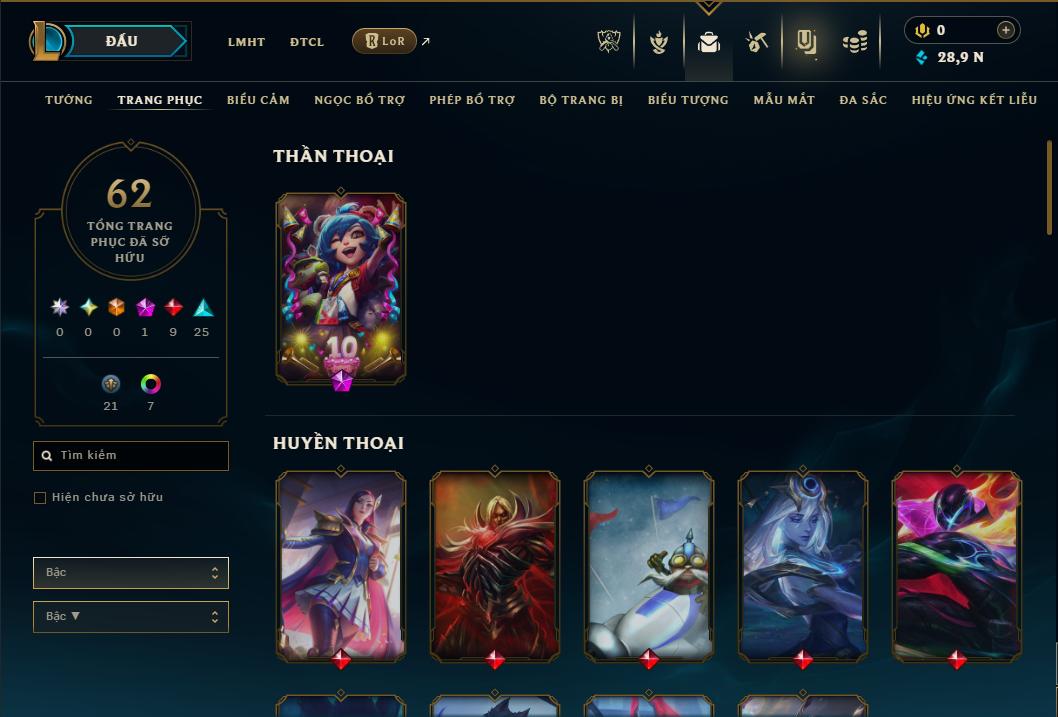The width and height of the screenshot is (1058, 717).
Task: Click the plus button to buy RP
Action: pyautogui.click(x=1006, y=30)
